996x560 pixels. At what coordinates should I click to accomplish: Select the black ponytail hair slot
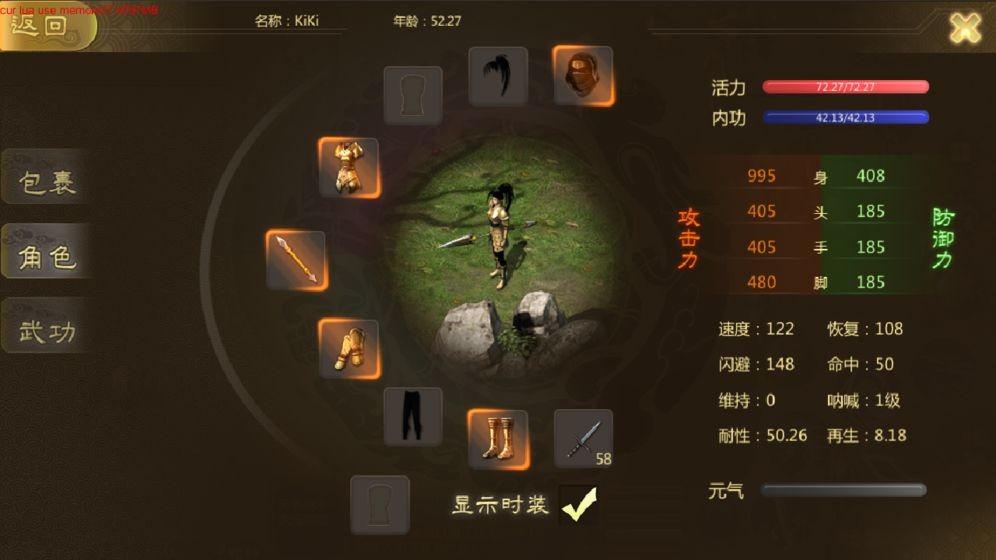(498, 76)
